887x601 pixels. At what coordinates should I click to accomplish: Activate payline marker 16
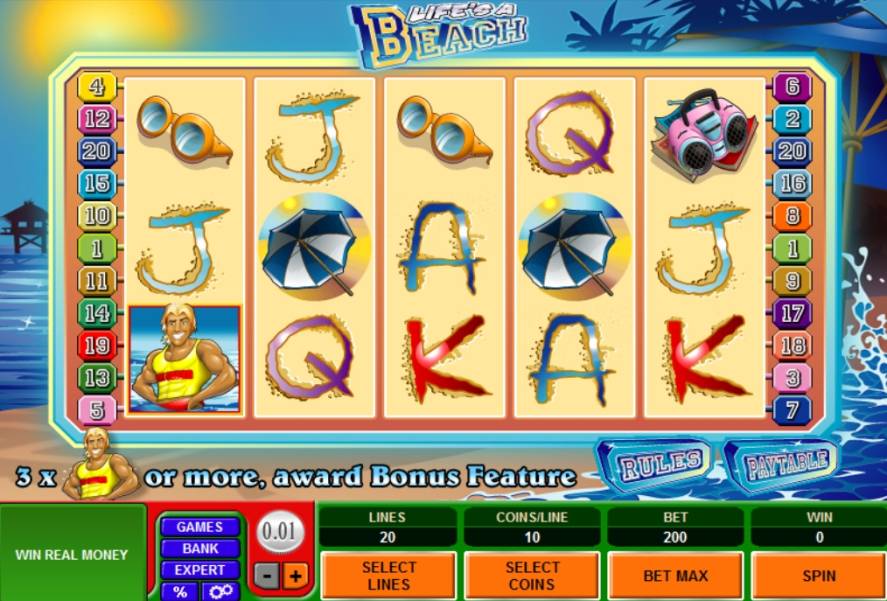[x=792, y=183]
